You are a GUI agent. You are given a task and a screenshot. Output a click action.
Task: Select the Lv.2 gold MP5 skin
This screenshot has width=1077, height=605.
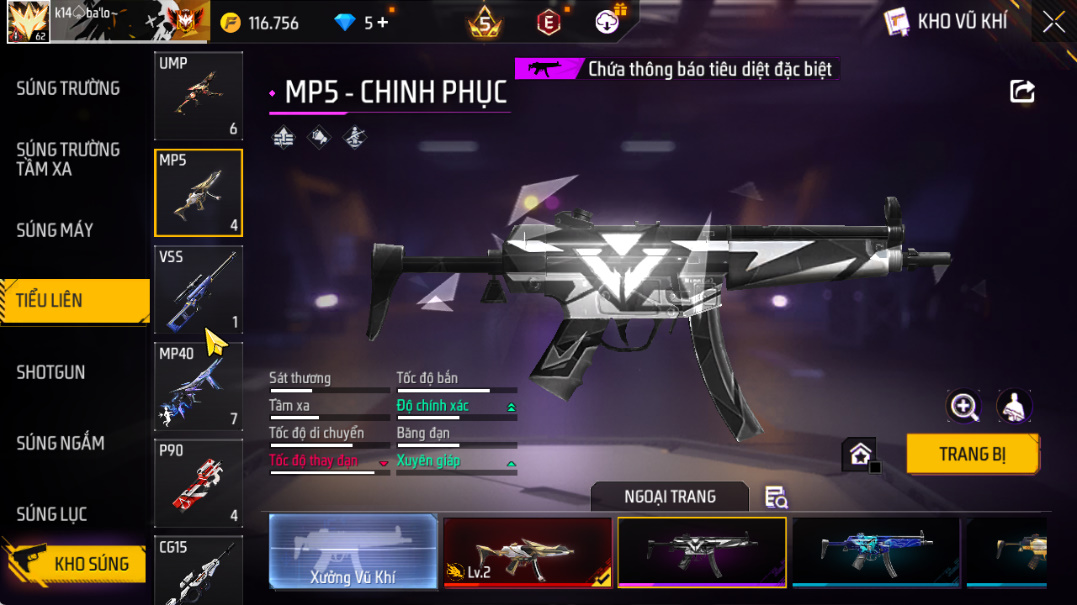[527, 551]
